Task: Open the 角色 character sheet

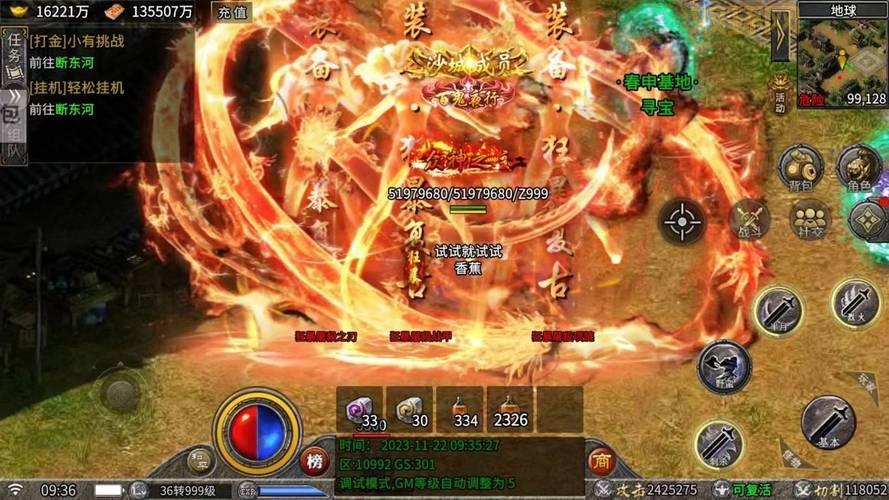Action: coord(859,168)
